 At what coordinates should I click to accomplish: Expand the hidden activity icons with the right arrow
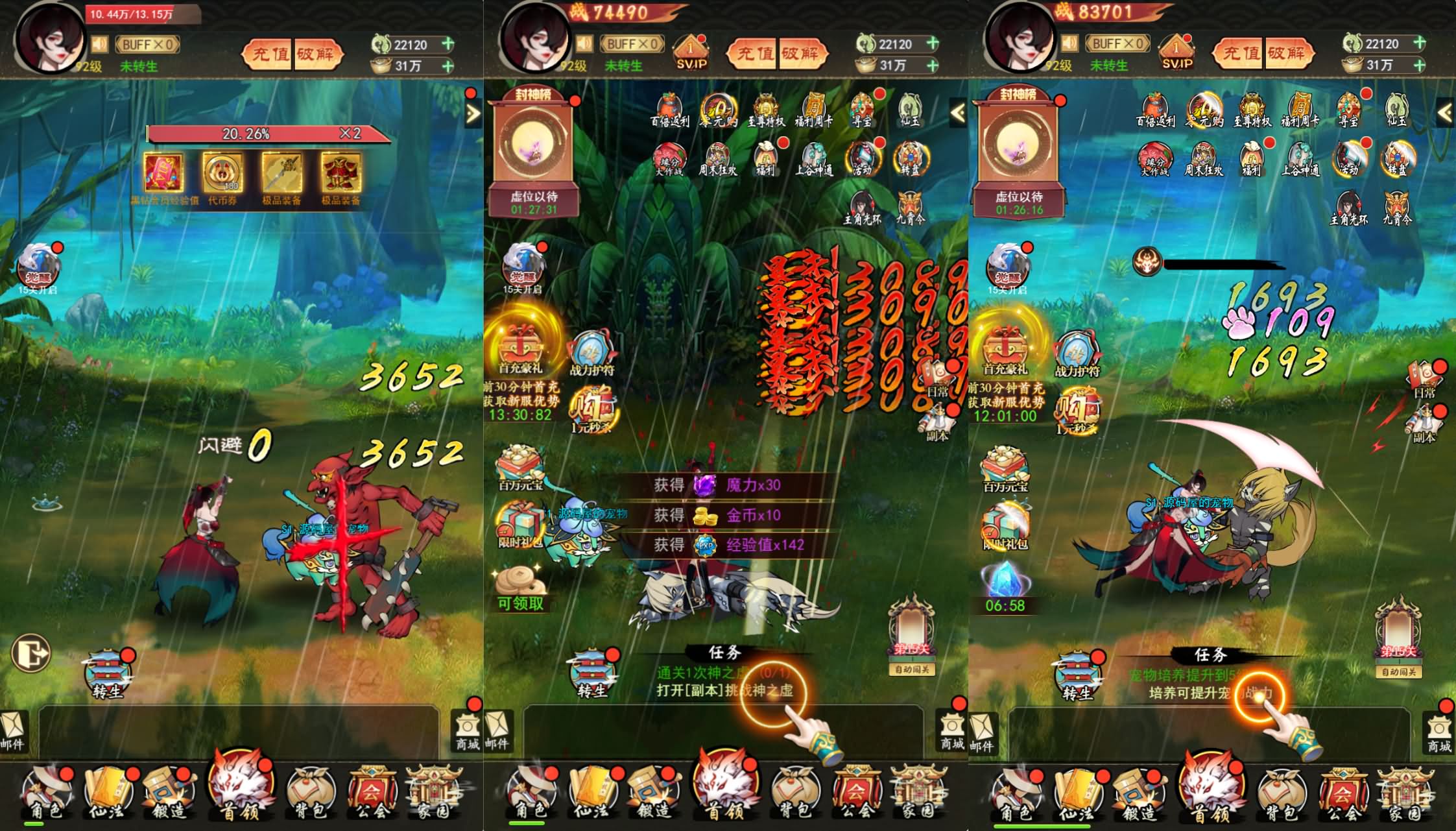tap(473, 114)
